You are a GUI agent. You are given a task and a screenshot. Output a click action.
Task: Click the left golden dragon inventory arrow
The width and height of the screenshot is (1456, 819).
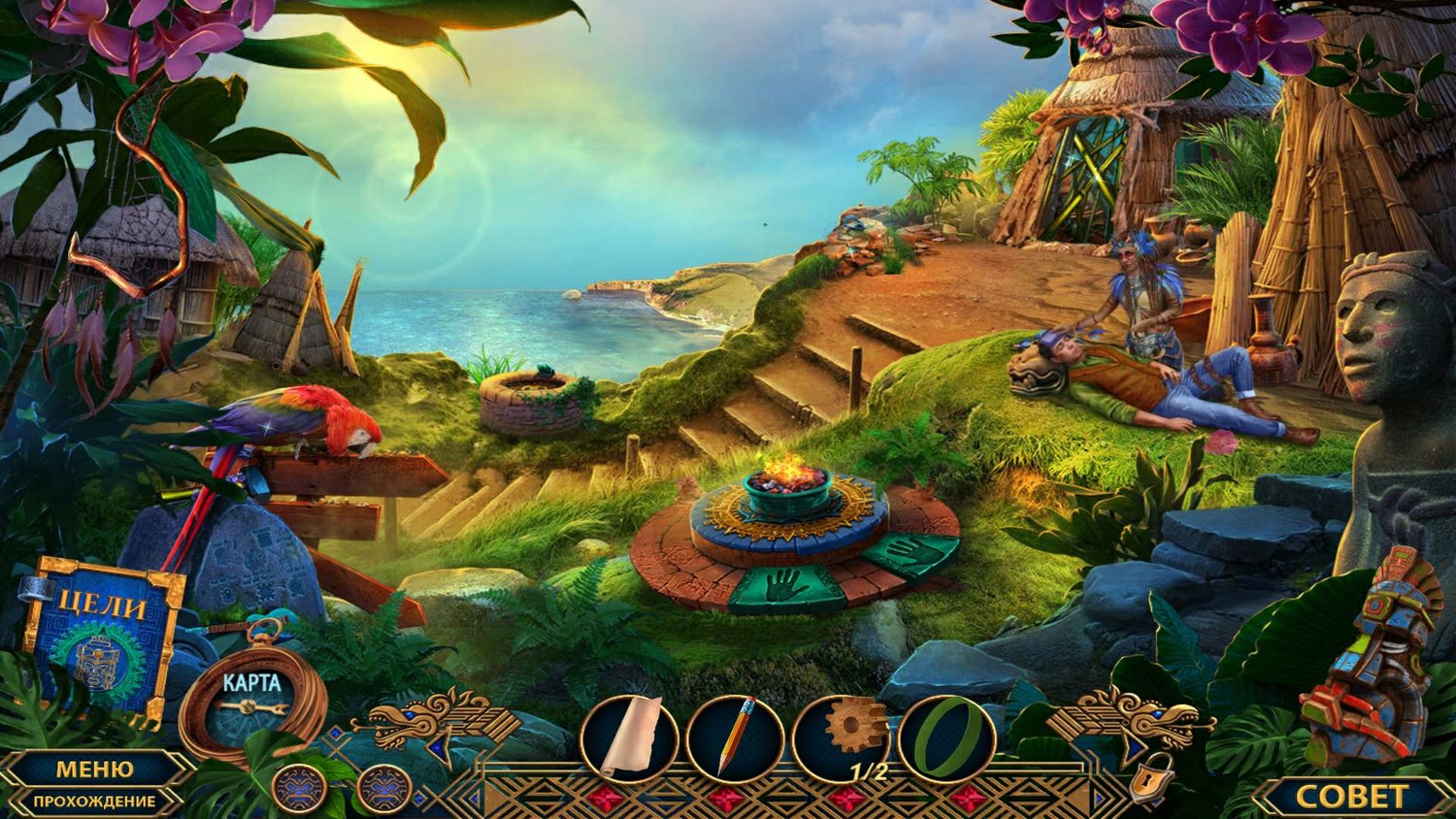click(x=442, y=723)
